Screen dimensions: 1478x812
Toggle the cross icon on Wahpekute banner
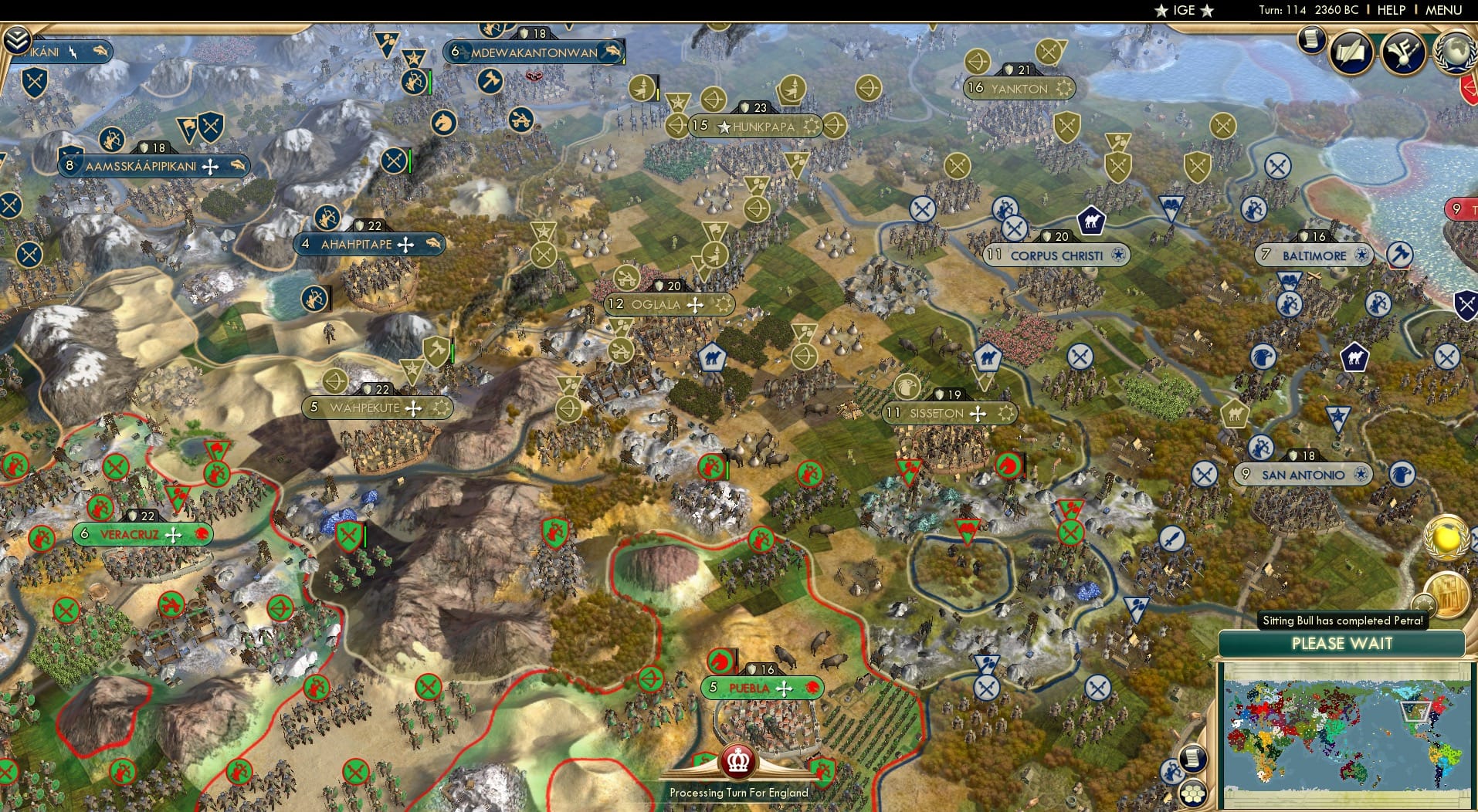tap(412, 407)
